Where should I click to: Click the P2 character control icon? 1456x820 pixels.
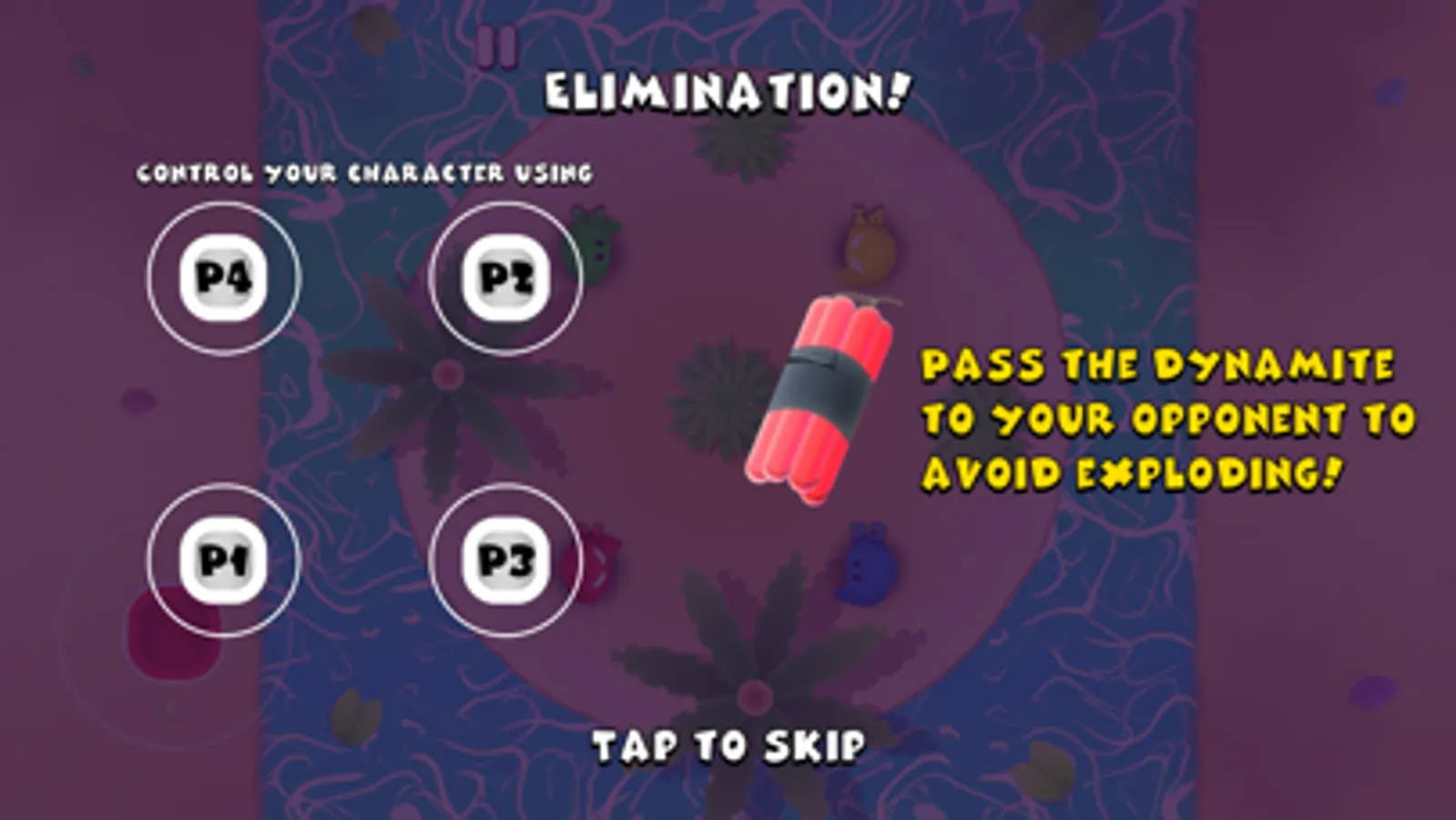504,279
